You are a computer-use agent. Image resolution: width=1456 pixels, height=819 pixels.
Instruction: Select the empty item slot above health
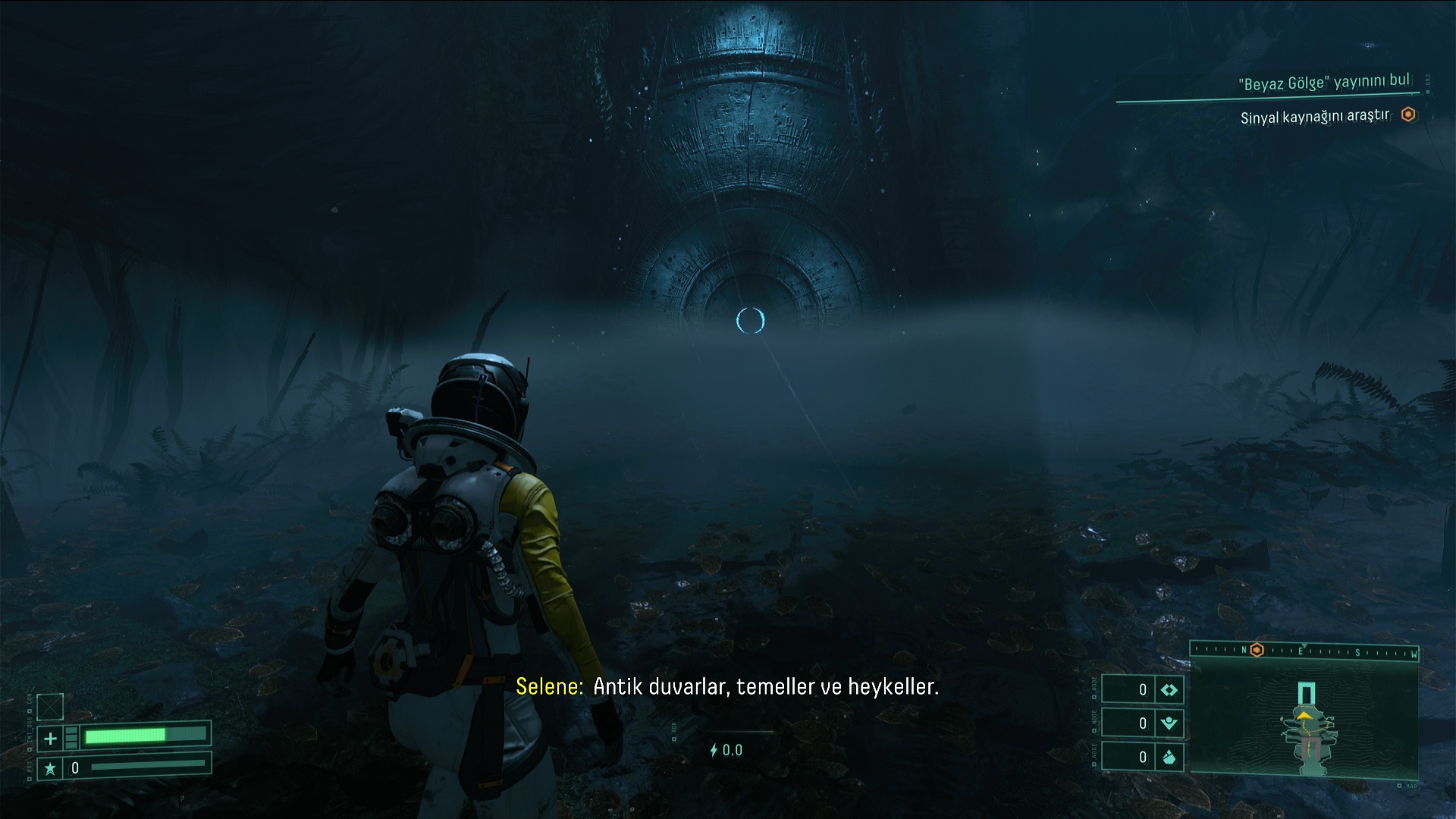[x=50, y=706]
